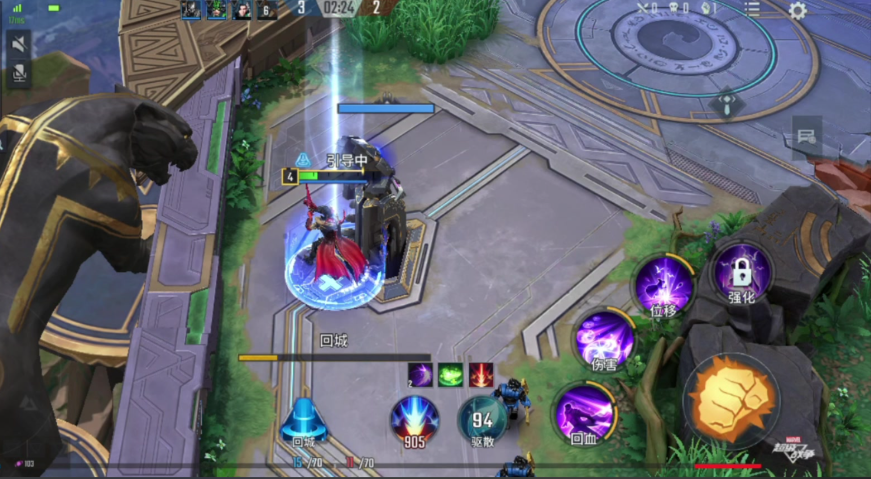Viewport: 871px width, 479px height.
Task: Open the scoreboard list icon
Action: tap(752, 9)
